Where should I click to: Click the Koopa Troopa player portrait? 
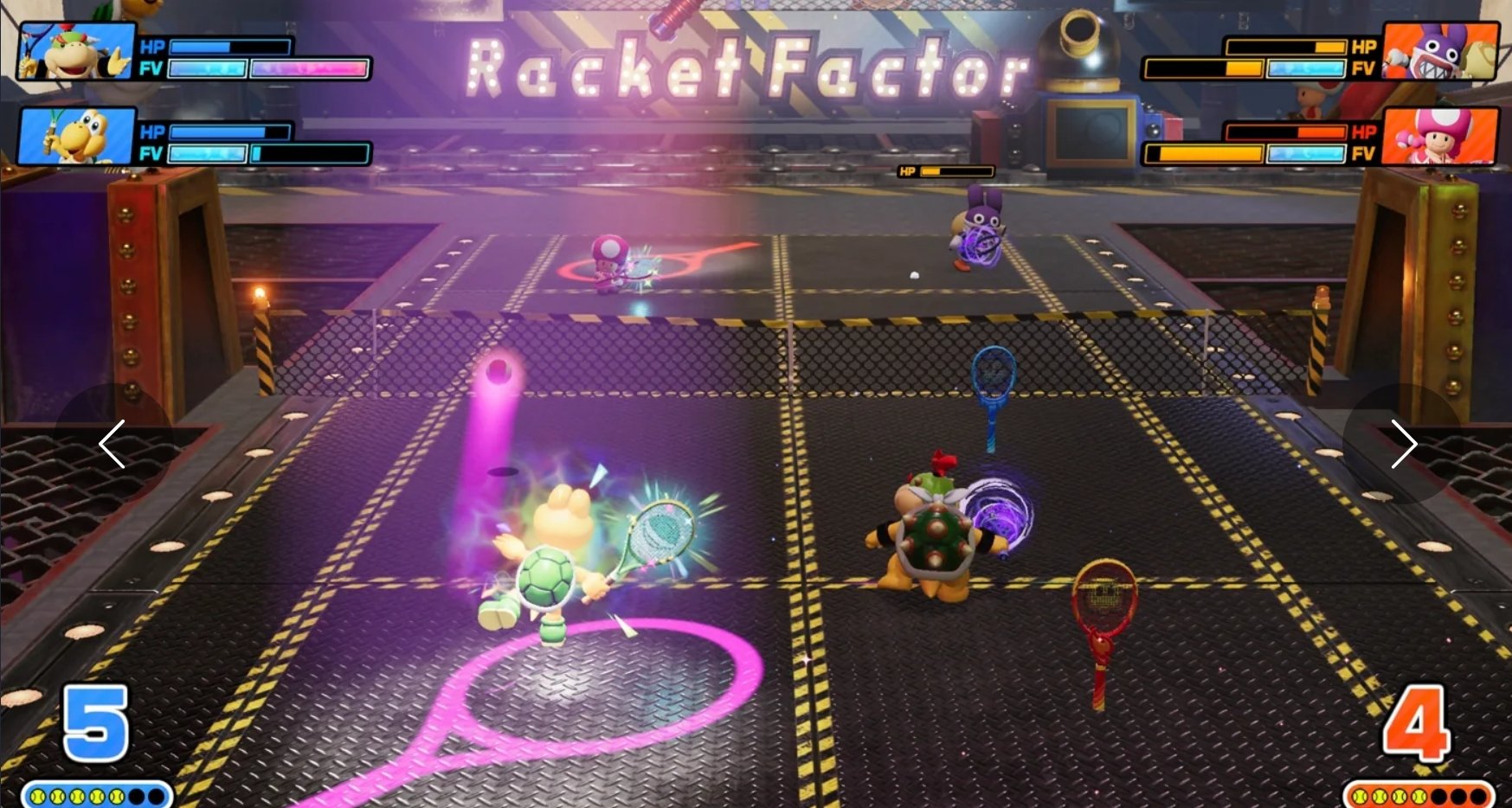pyautogui.click(x=76, y=136)
